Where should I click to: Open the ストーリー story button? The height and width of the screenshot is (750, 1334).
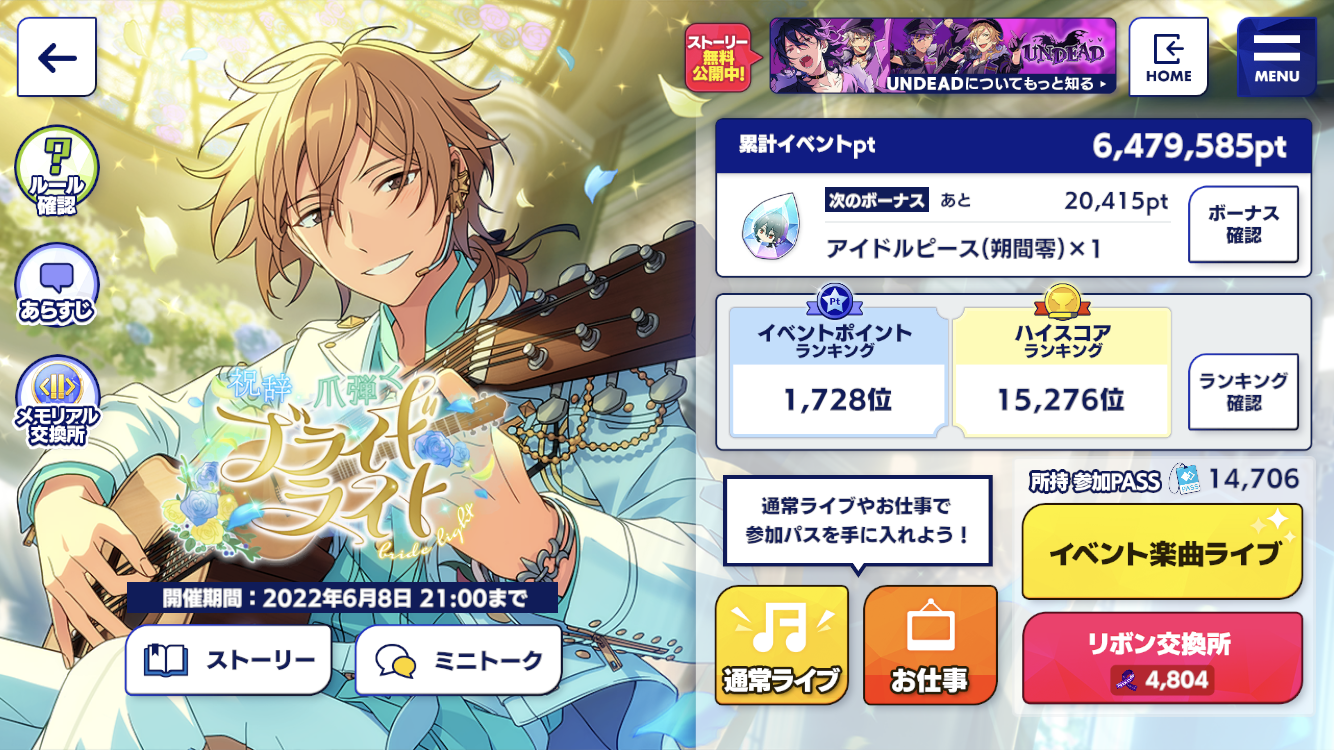228,660
